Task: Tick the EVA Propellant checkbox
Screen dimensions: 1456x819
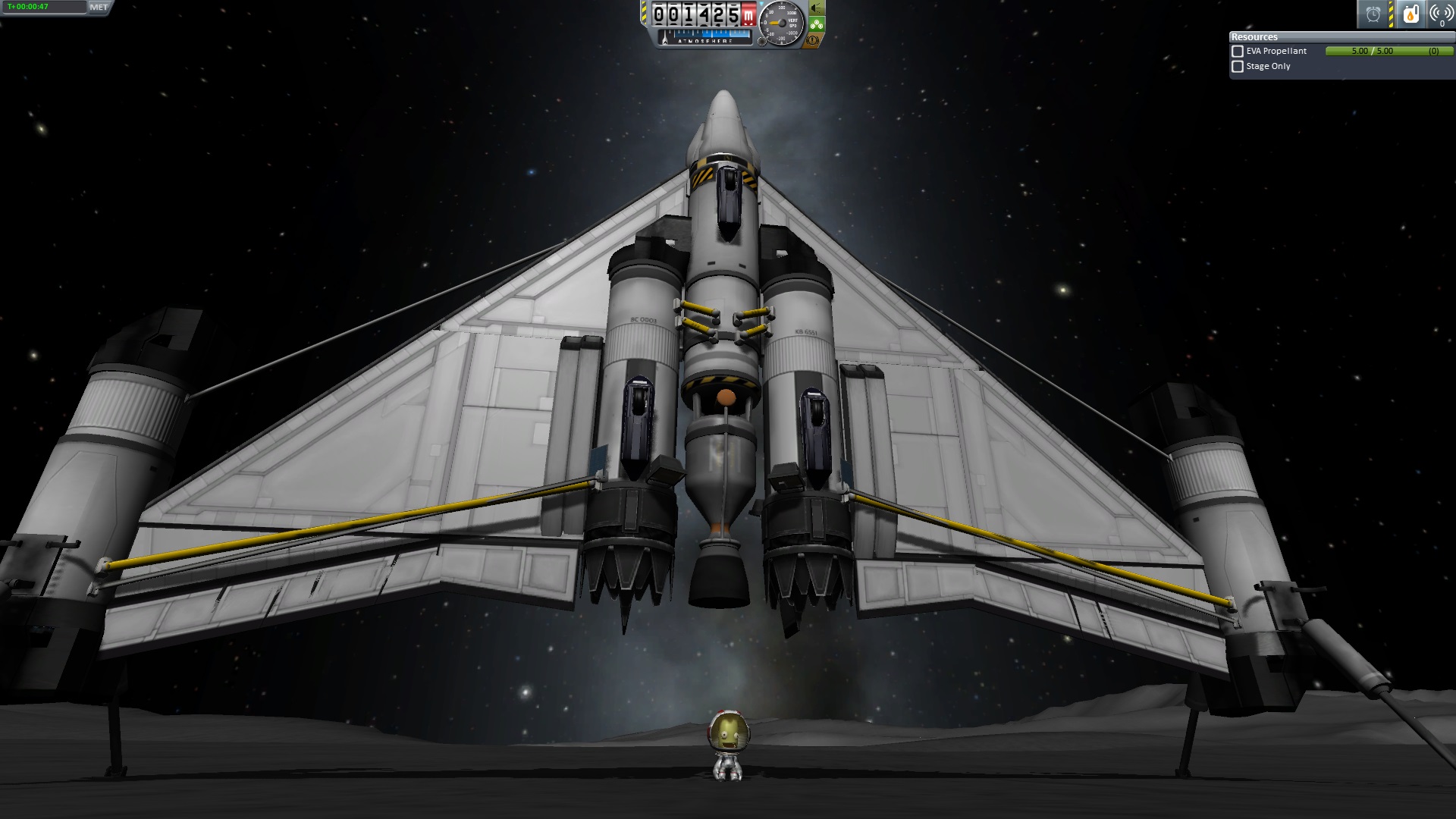Action: click(1238, 52)
